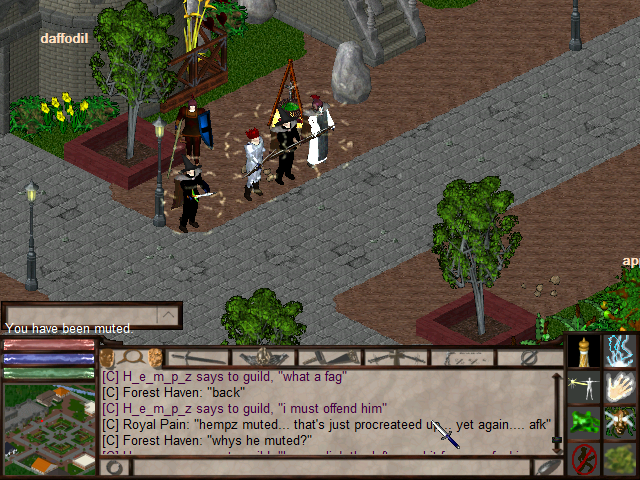Viewport: 640px width, 480px height.
Task: Click the chat text input field
Action: pyautogui.click(x=330, y=467)
